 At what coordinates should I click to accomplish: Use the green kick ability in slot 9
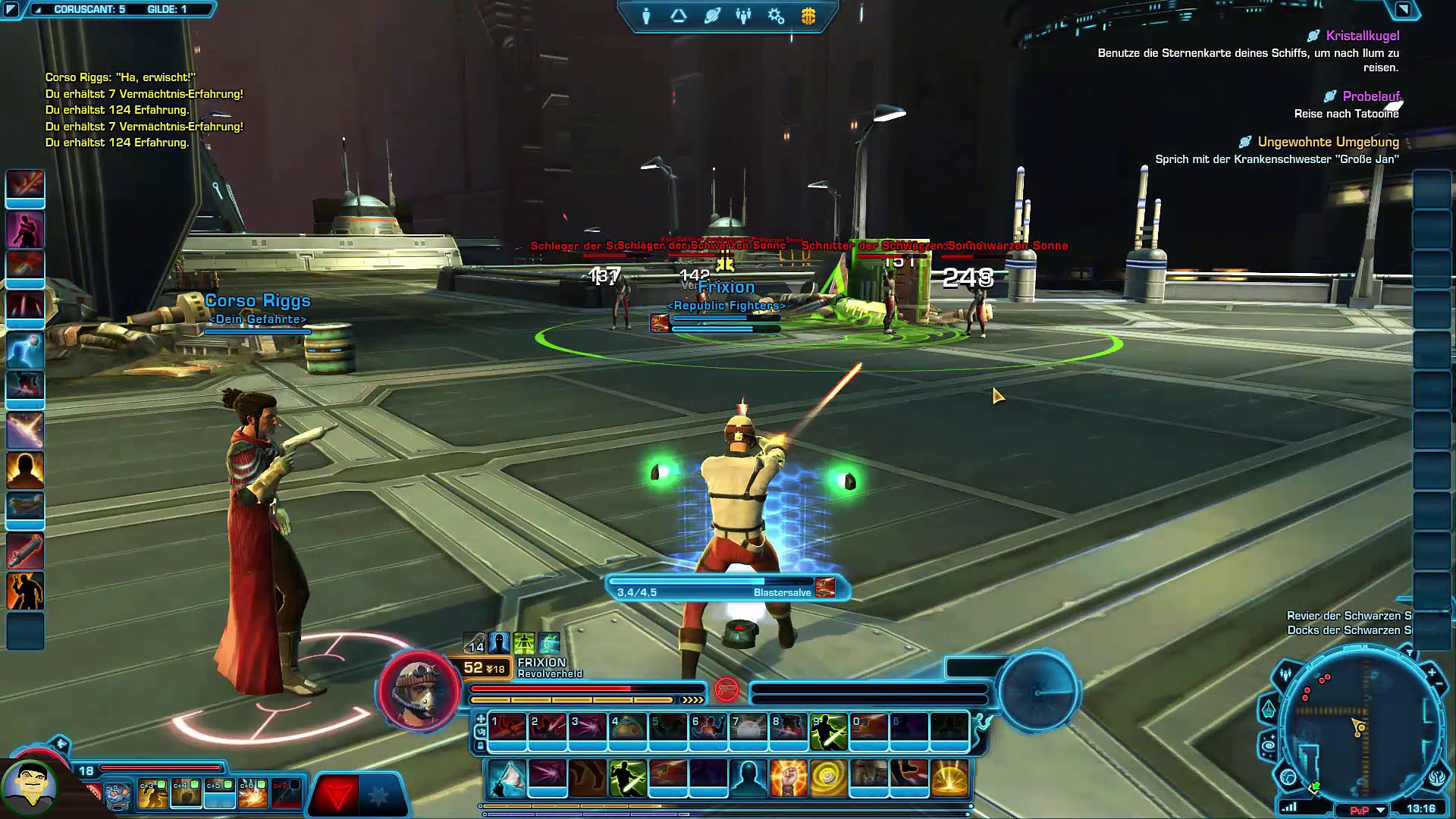click(829, 730)
